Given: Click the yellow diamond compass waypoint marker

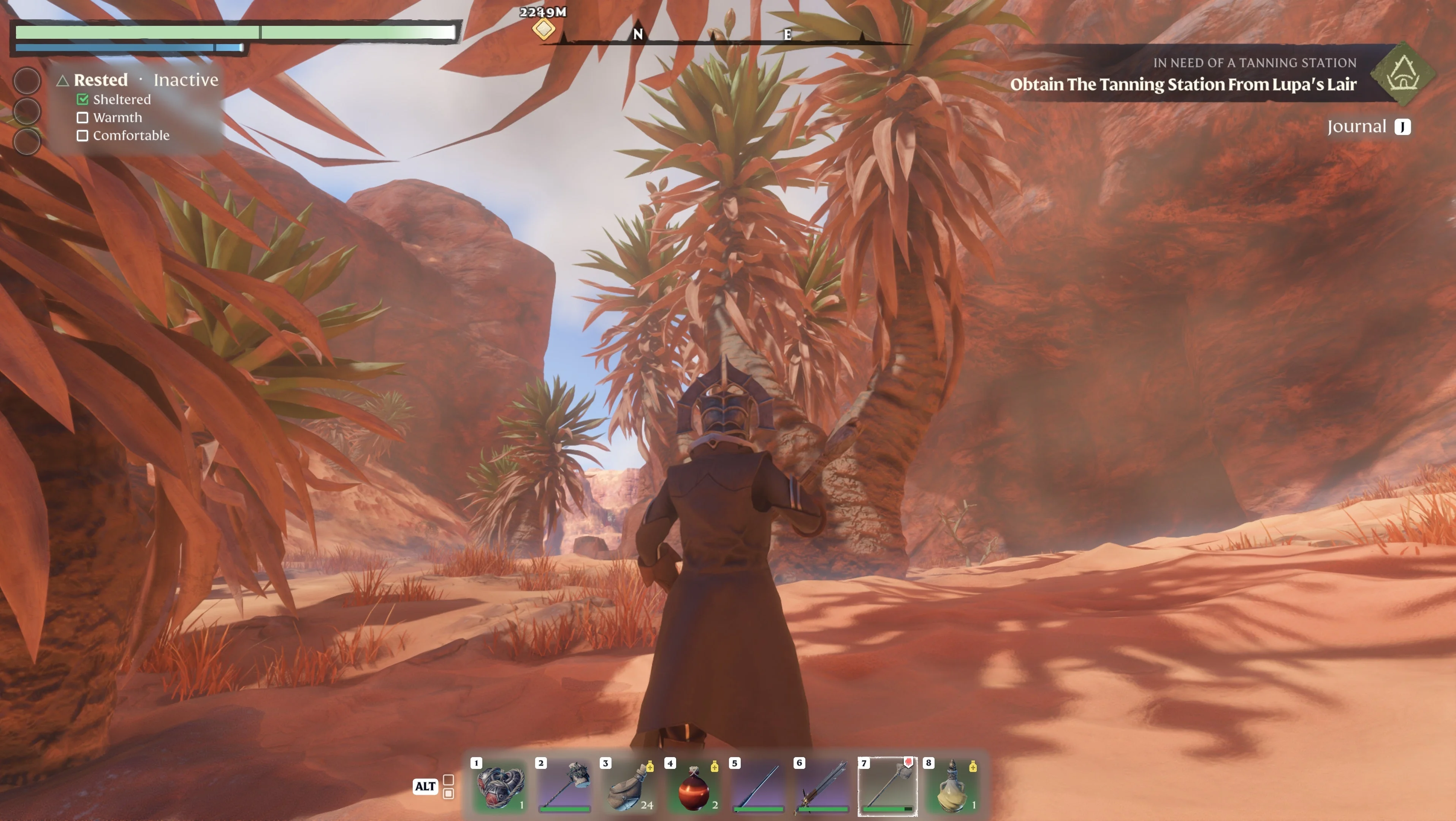Looking at the screenshot, I should (x=543, y=28).
